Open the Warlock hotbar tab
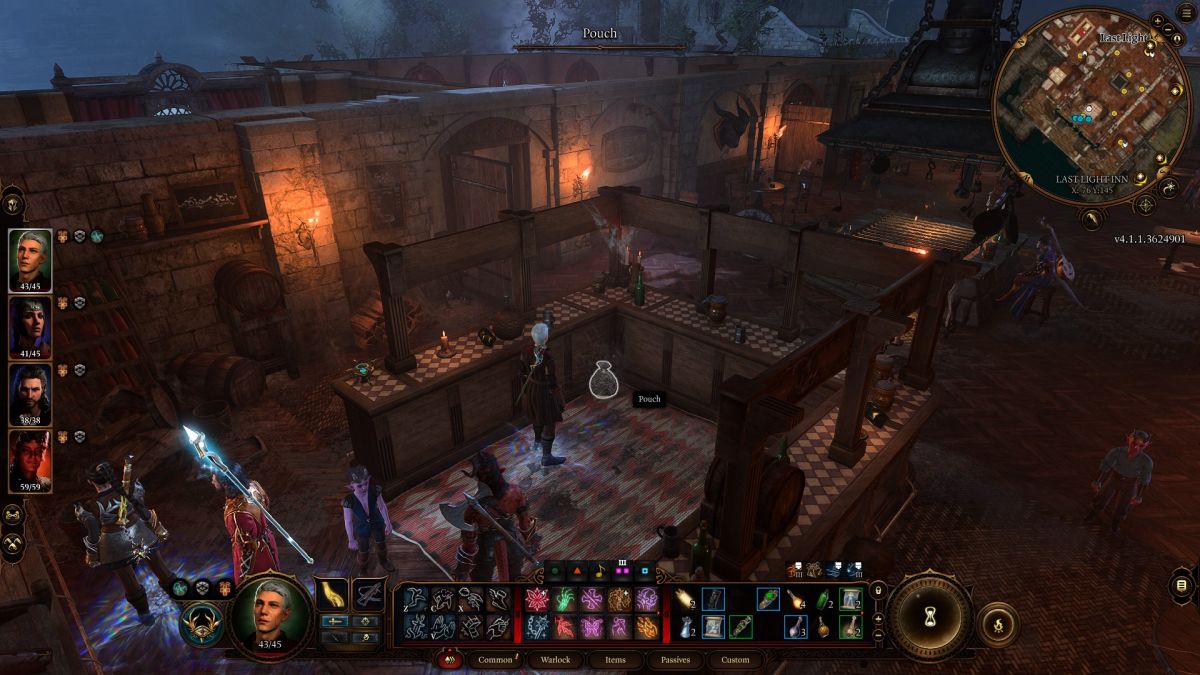Viewport: 1200px width, 675px height. tap(555, 660)
